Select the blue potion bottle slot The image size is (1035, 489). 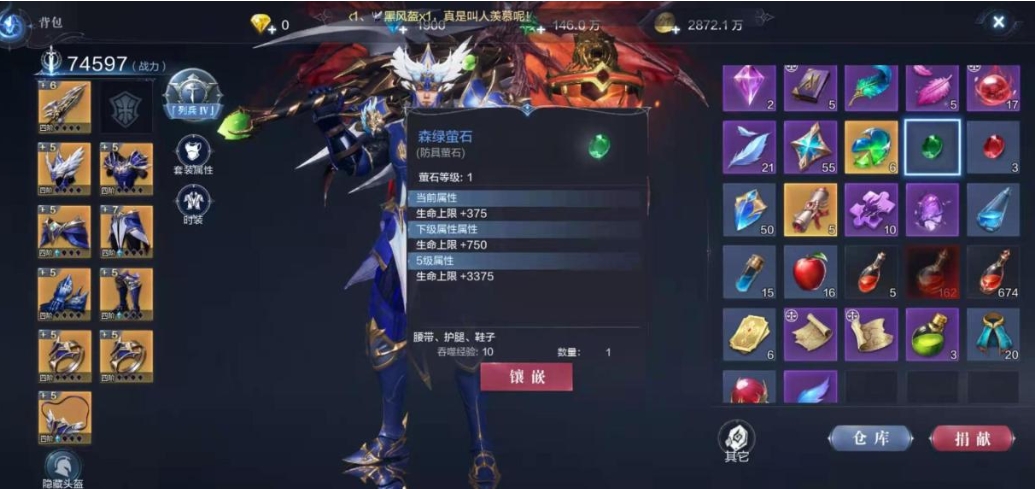[x=748, y=271]
